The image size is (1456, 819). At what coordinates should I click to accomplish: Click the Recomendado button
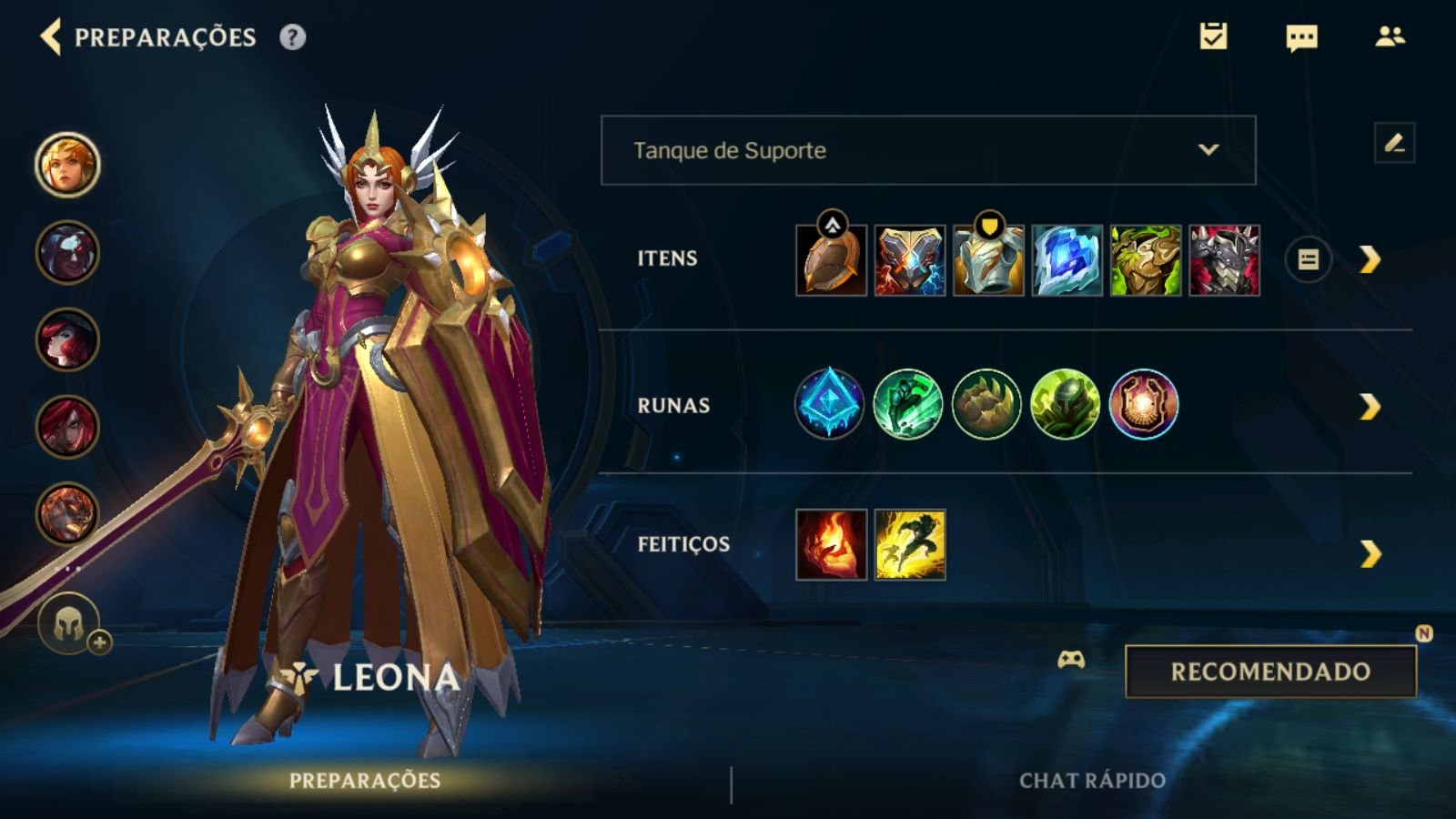[x=1270, y=672]
